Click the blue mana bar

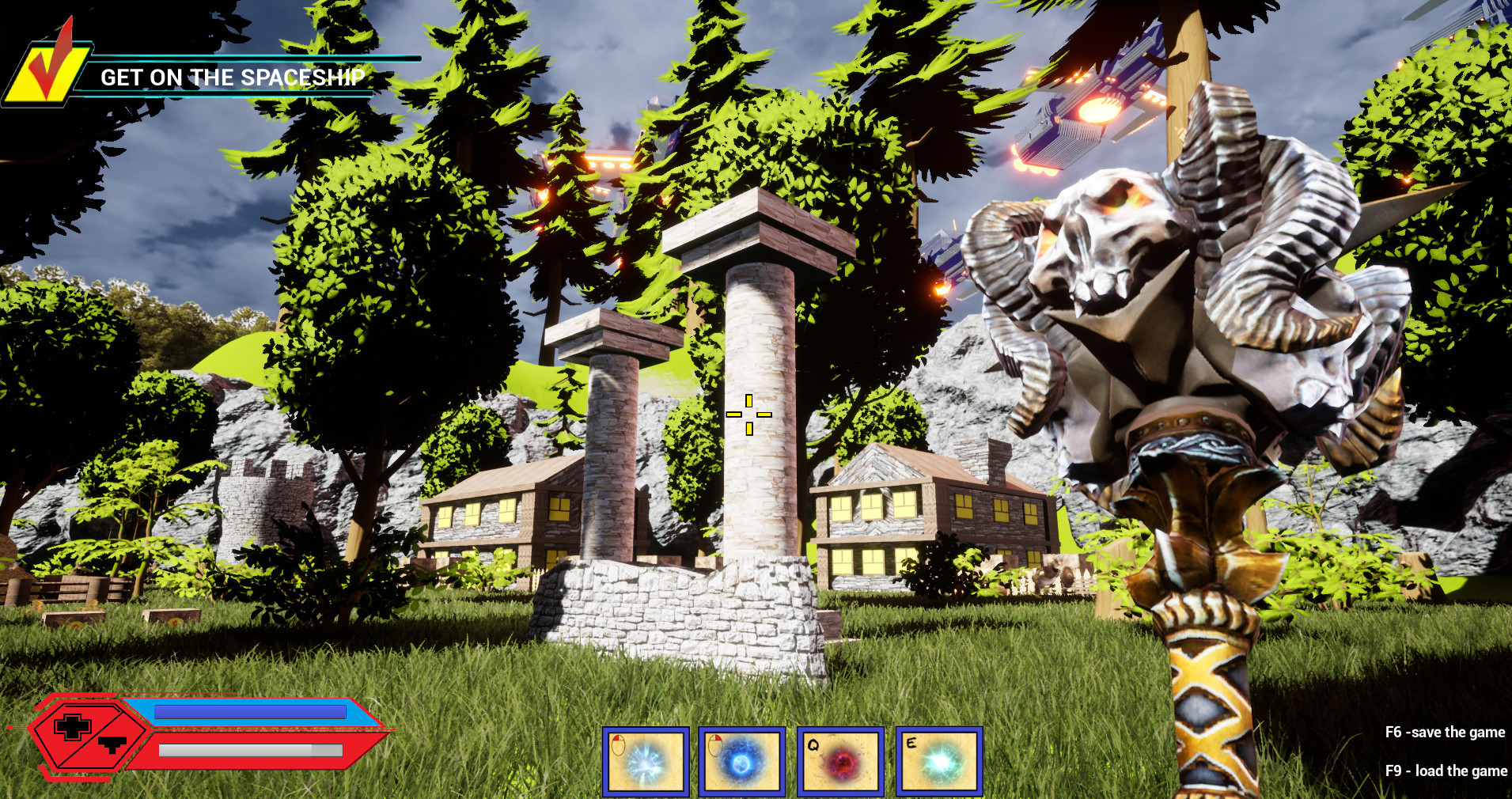pos(249,711)
